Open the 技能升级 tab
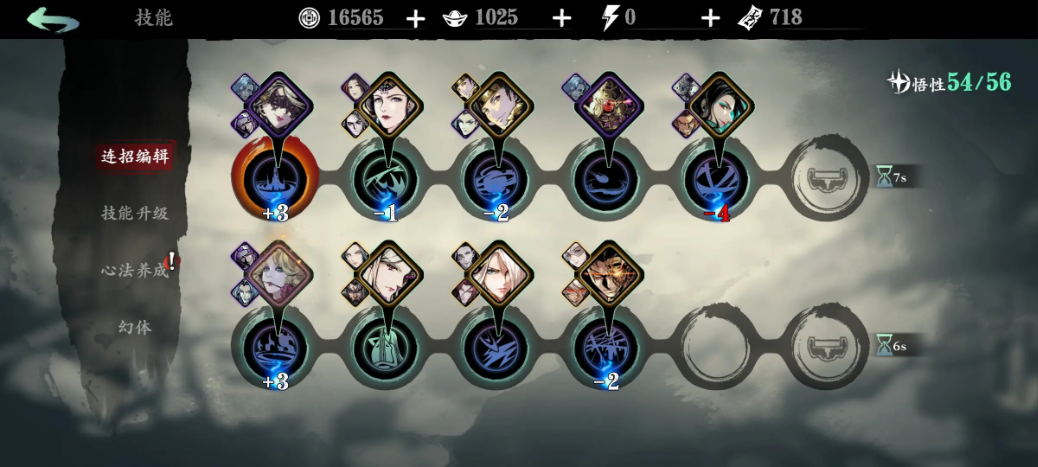This screenshot has width=1038, height=467. coord(135,213)
